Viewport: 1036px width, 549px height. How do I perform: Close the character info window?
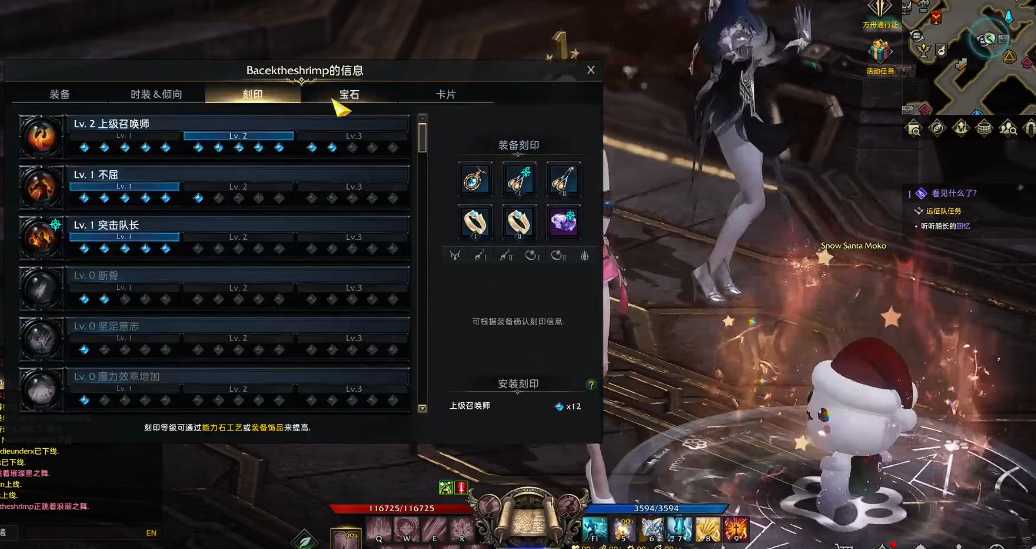pos(591,70)
